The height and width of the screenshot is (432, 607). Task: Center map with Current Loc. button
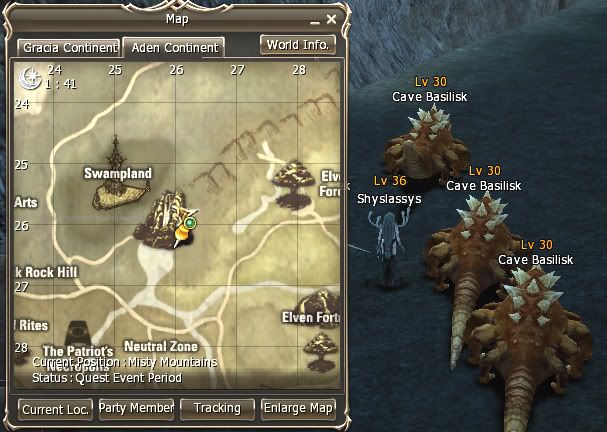click(x=55, y=409)
